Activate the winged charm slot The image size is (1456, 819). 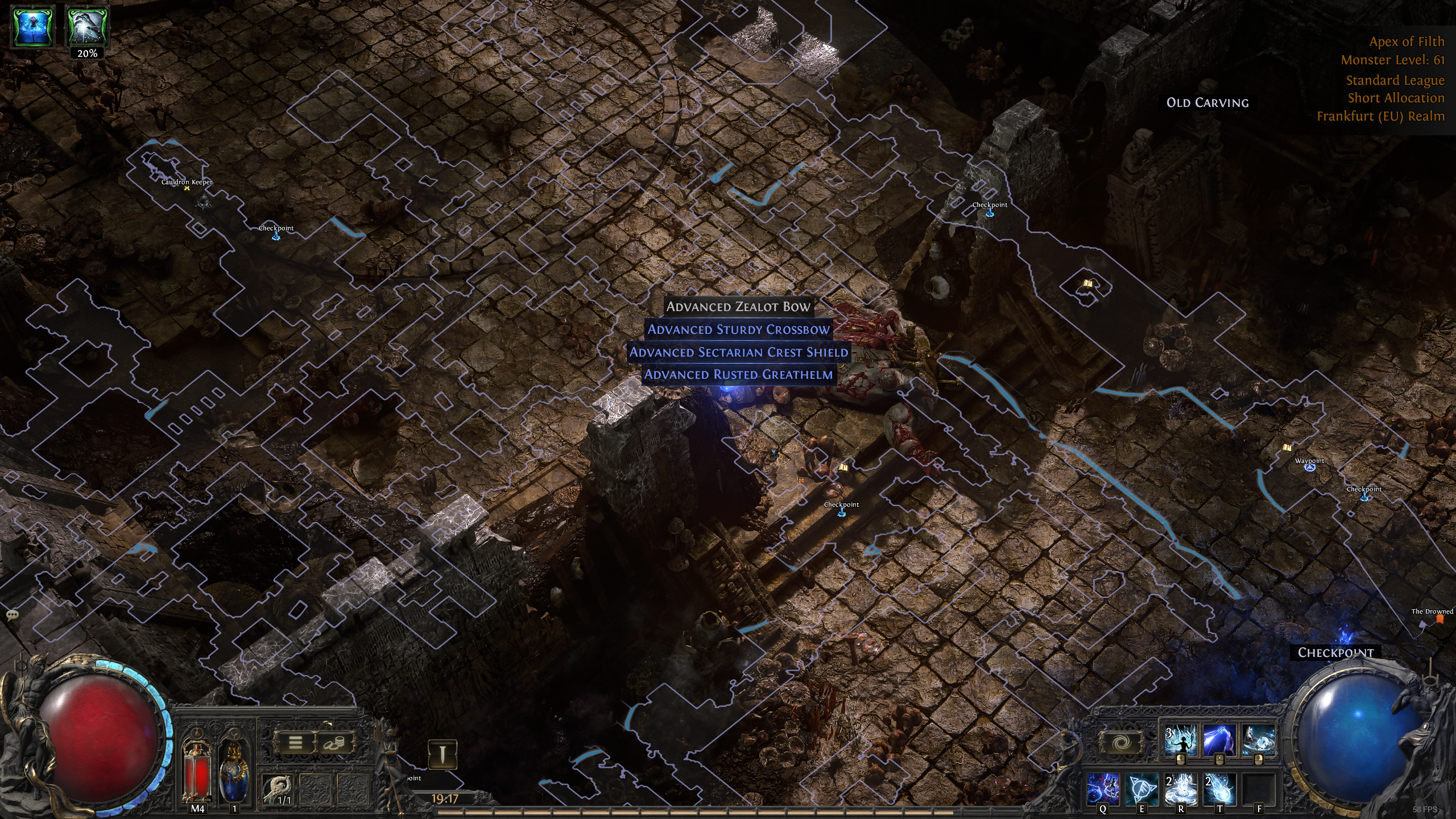(x=279, y=789)
